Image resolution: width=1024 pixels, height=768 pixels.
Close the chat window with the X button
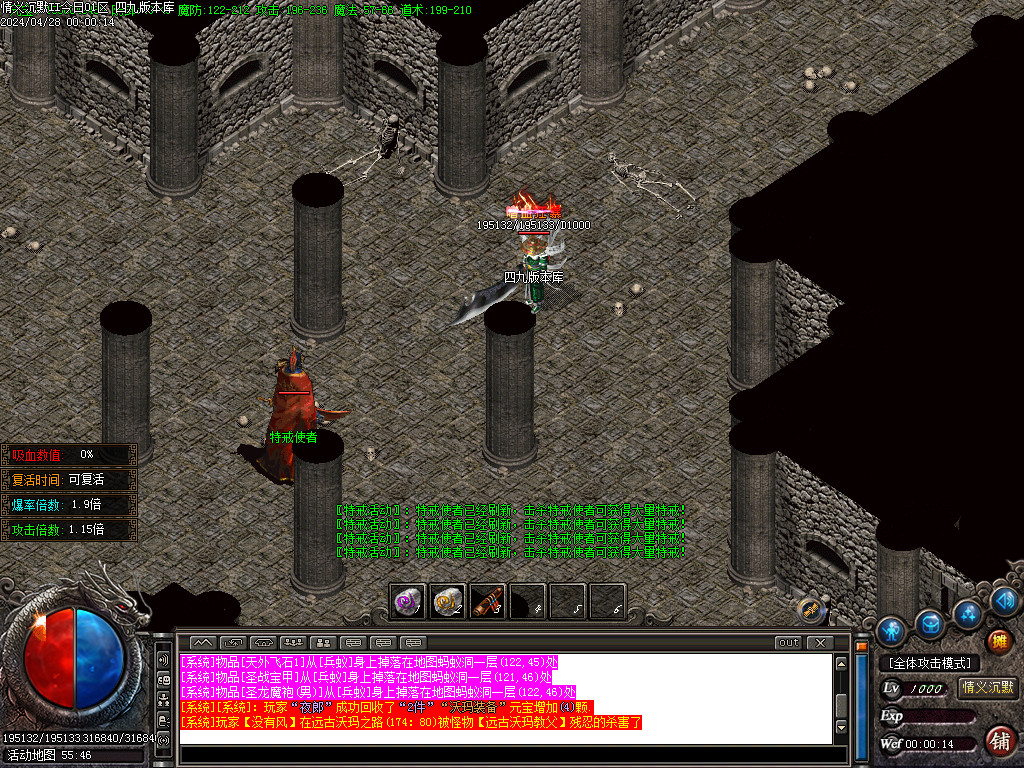(820, 642)
